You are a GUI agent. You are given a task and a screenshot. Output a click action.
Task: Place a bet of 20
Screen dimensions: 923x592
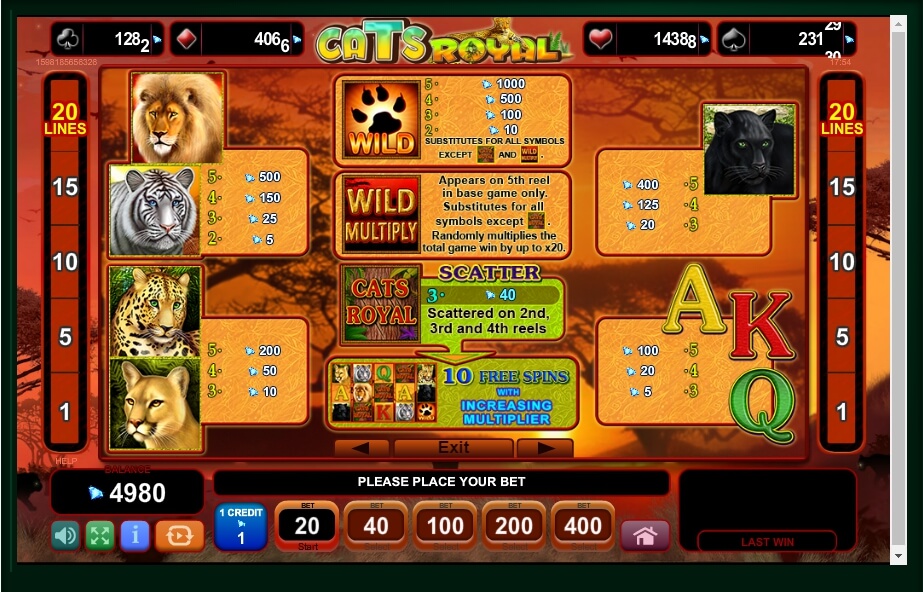(x=307, y=526)
